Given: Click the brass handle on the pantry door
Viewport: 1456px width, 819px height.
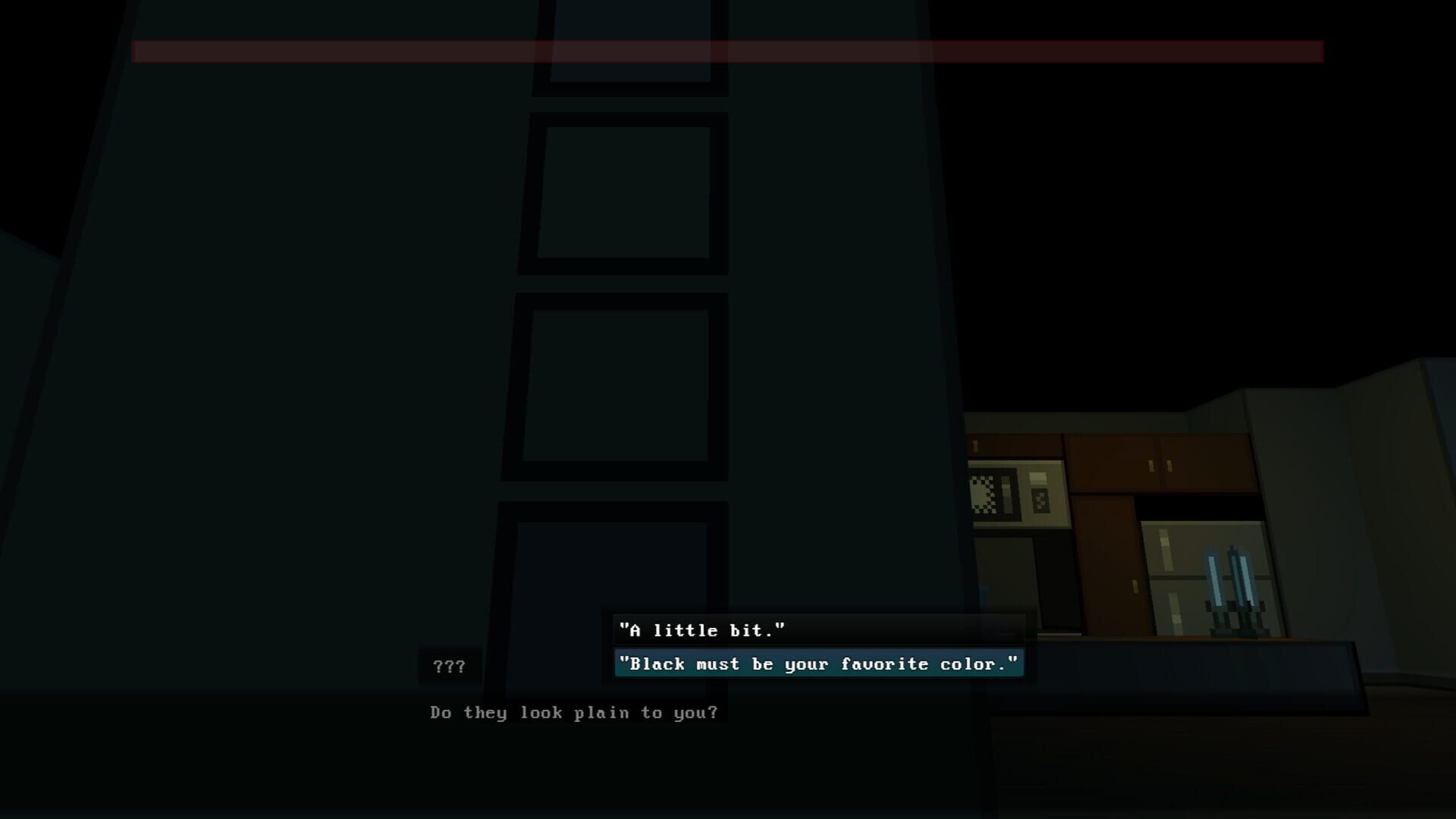Looking at the screenshot, I should coord(1135,587).
